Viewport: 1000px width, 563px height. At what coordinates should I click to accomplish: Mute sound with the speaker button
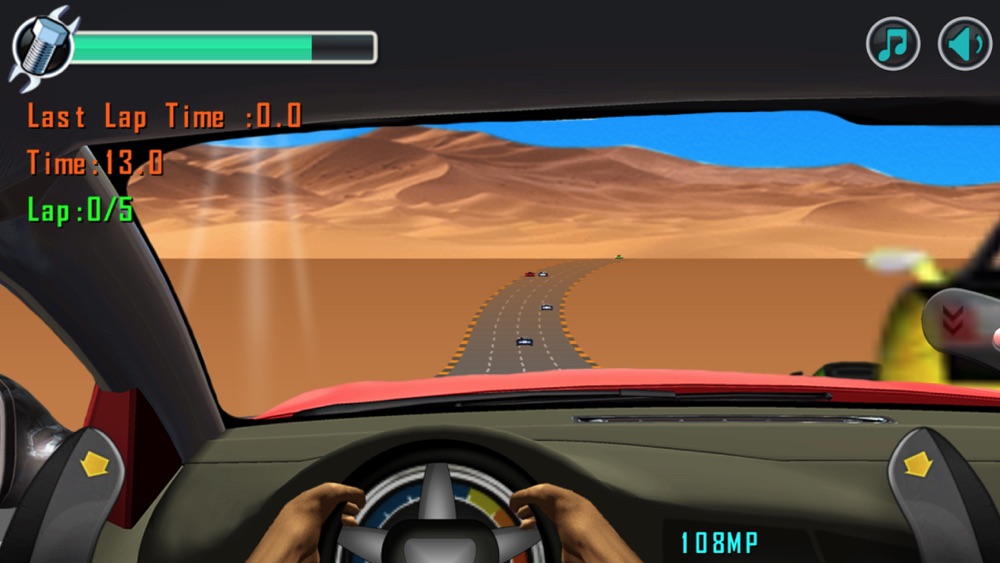pyautogui.click(x=964, y=45)
